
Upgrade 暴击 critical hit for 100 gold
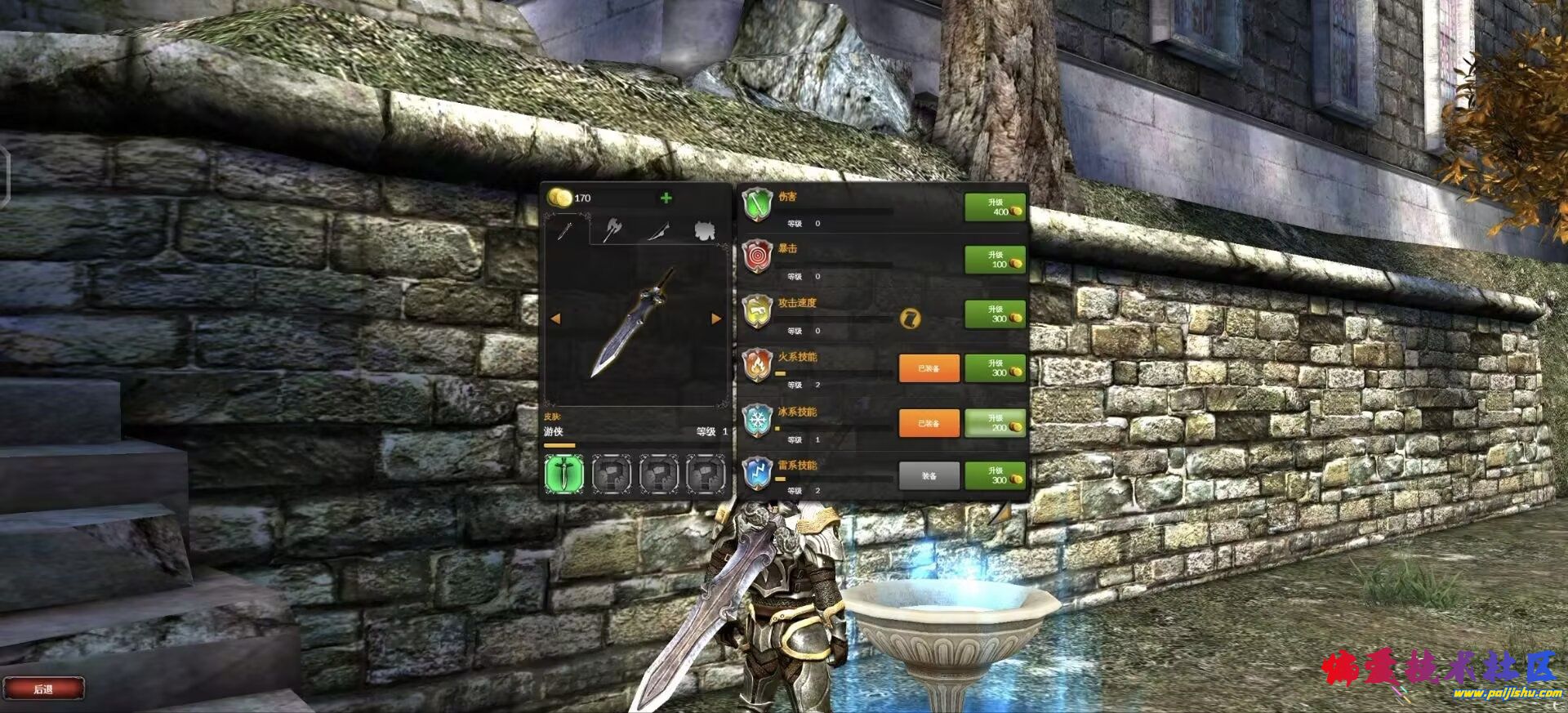coord(995,260)
